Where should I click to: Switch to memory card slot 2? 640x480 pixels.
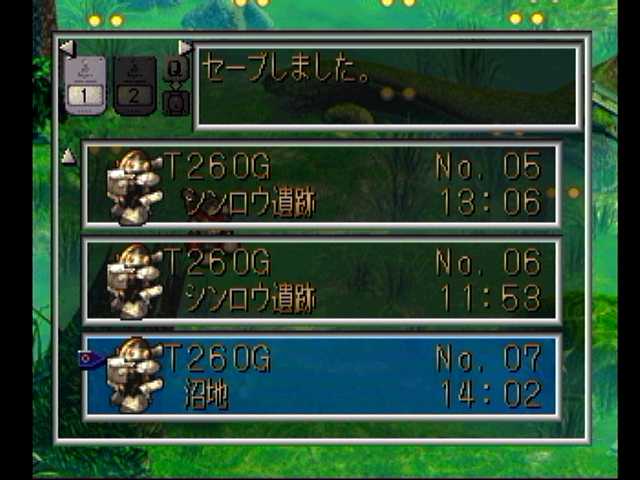tap(134, 84)
